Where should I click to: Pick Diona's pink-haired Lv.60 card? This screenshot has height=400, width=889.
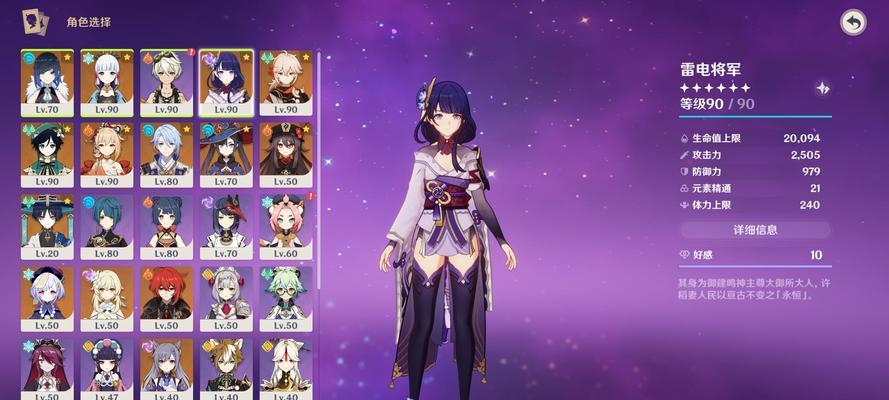(x=285, y=226)
